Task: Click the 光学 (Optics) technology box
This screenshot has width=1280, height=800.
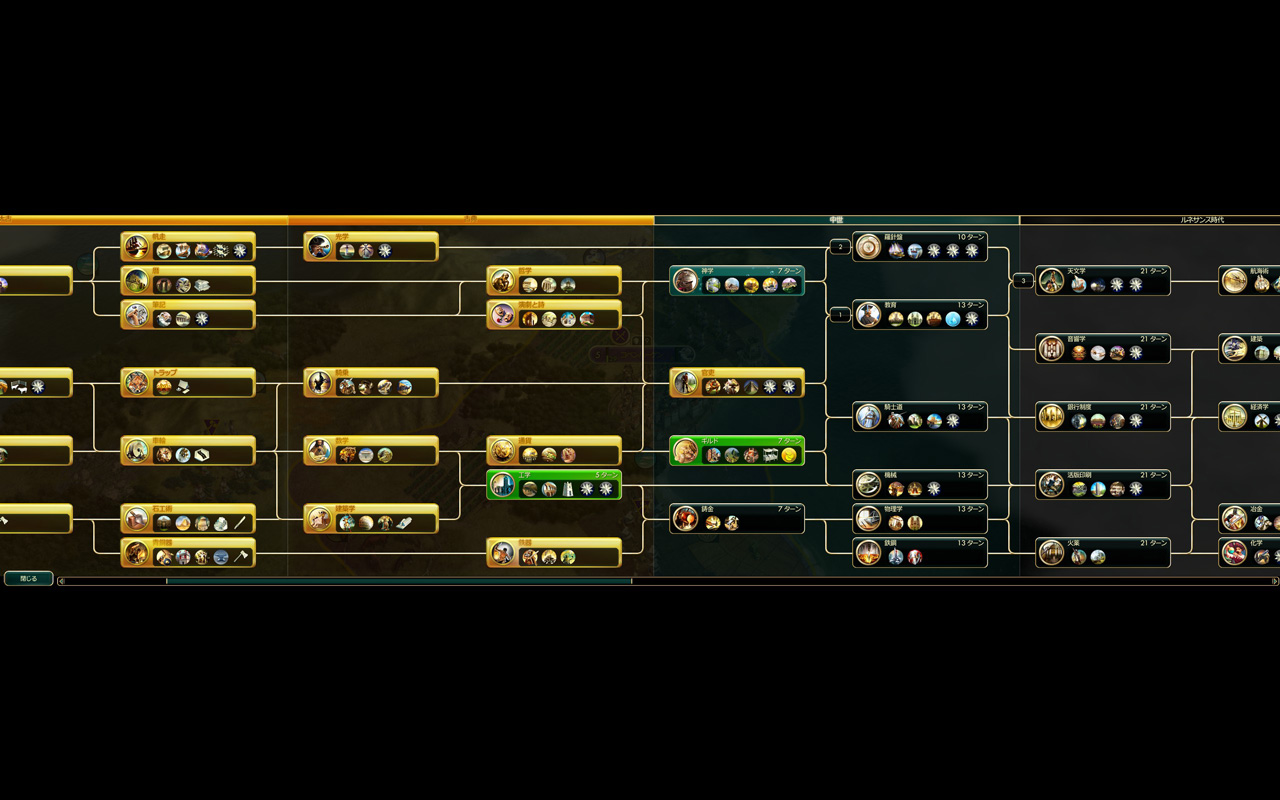Action: tap(371, 246)
